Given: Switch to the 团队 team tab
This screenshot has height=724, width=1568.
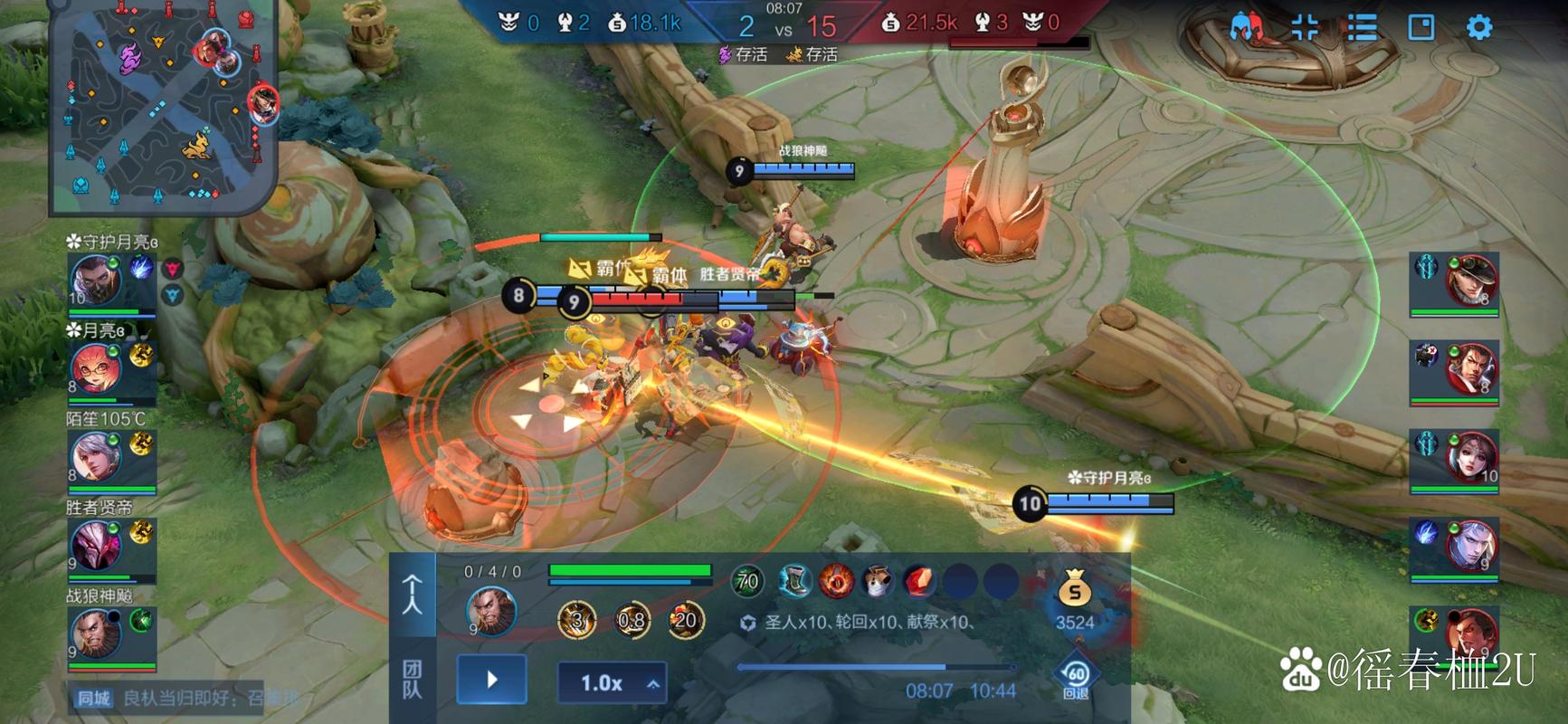Looking at the screenshot, I should pyautogui.click(x=412, y=679).
